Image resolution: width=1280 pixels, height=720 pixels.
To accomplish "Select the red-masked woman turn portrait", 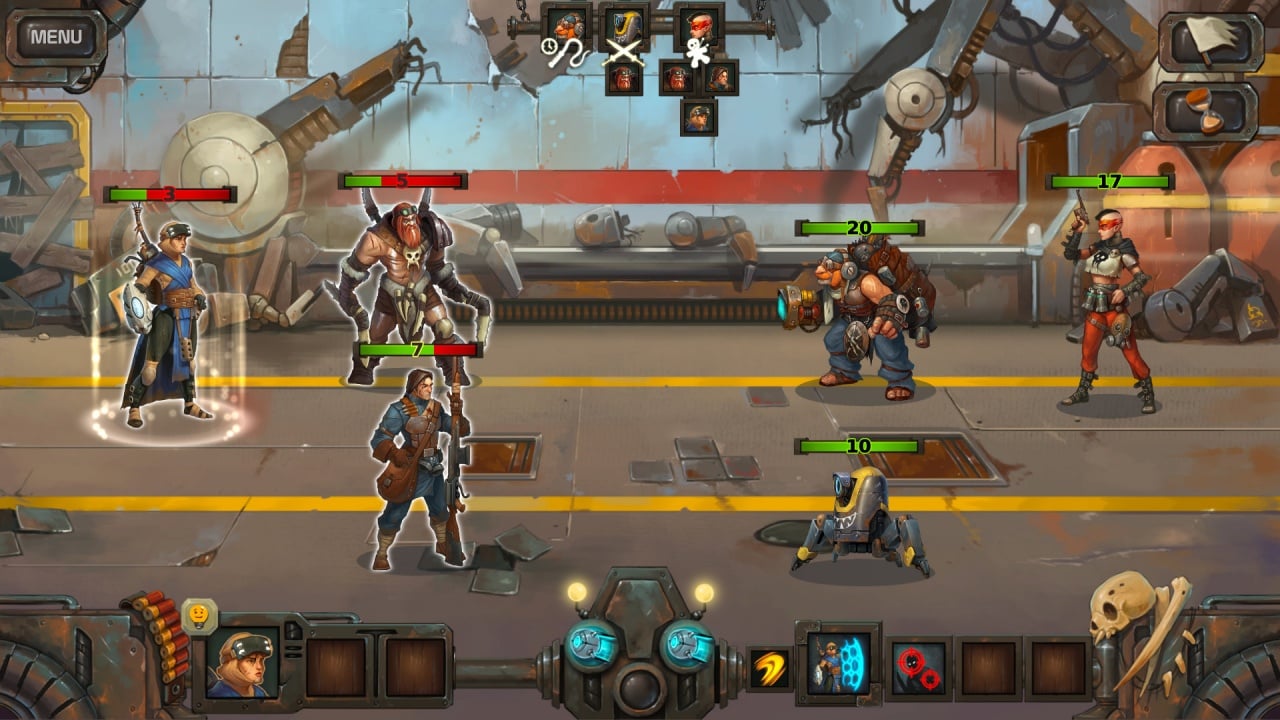I will 698,27.
